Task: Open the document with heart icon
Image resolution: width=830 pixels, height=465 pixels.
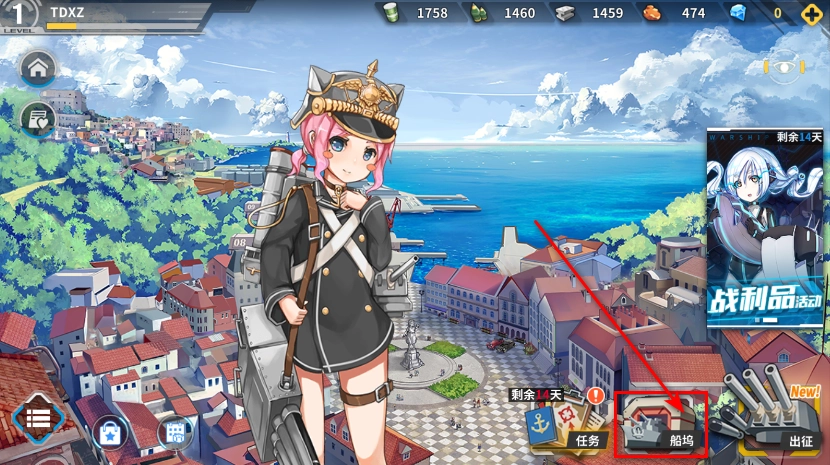Action: tap(38, 119)
